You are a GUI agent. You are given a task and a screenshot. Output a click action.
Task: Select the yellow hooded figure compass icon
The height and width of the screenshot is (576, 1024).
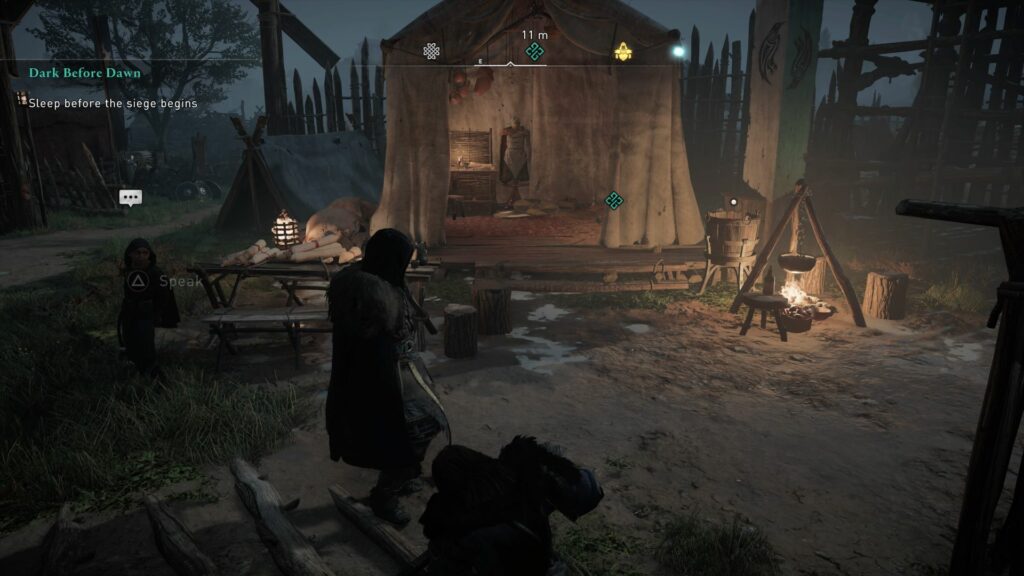coord(622,51)
